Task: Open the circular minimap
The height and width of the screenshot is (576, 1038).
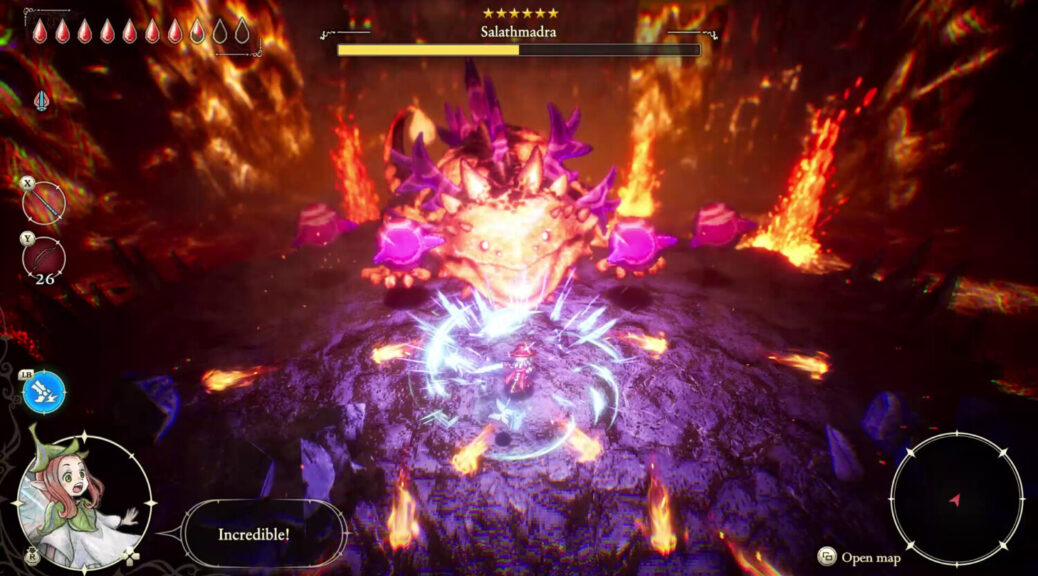Action: coord(956,498)
